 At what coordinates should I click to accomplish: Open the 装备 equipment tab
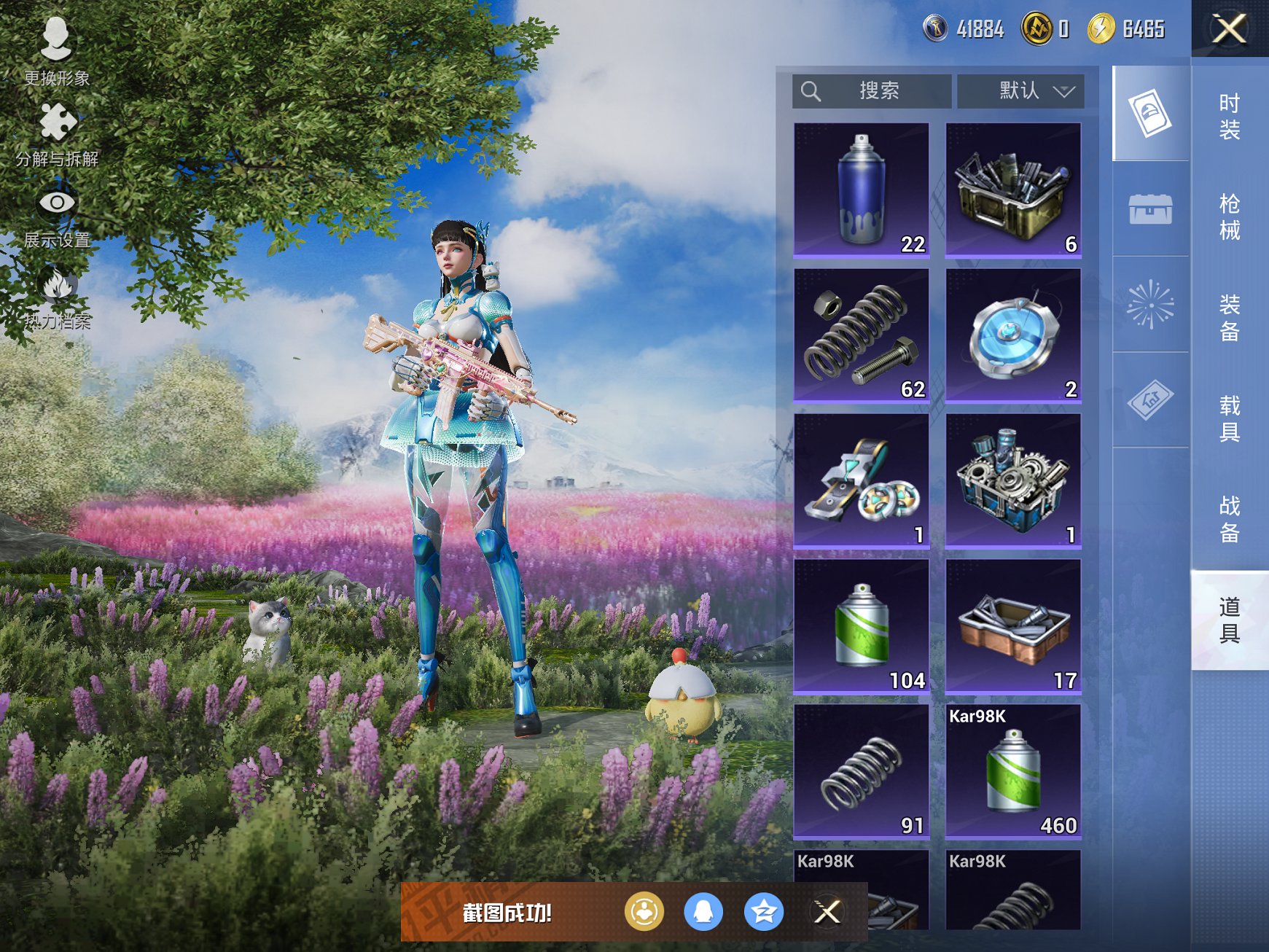click(x=1230, y=318)
